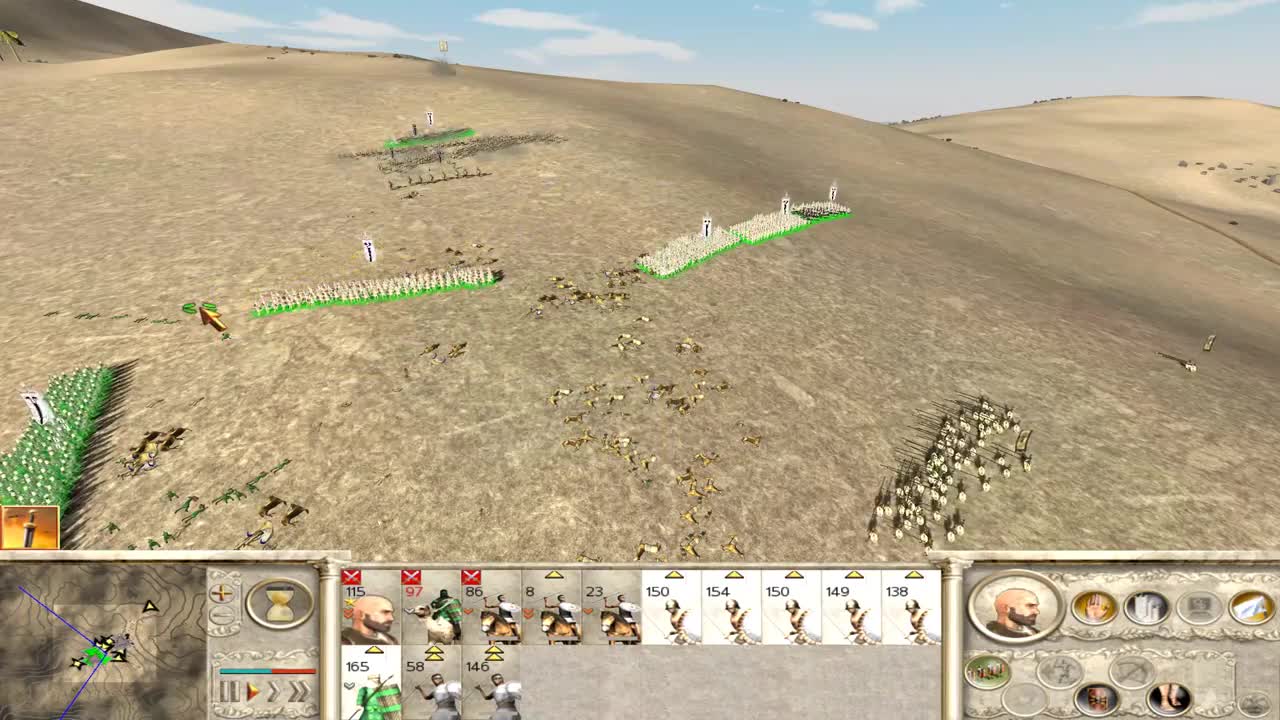Image resolution: width=1280 pixels, height=720 pixels.
Task: Click the halt orders hand icon
Action: click(1095, 608)
